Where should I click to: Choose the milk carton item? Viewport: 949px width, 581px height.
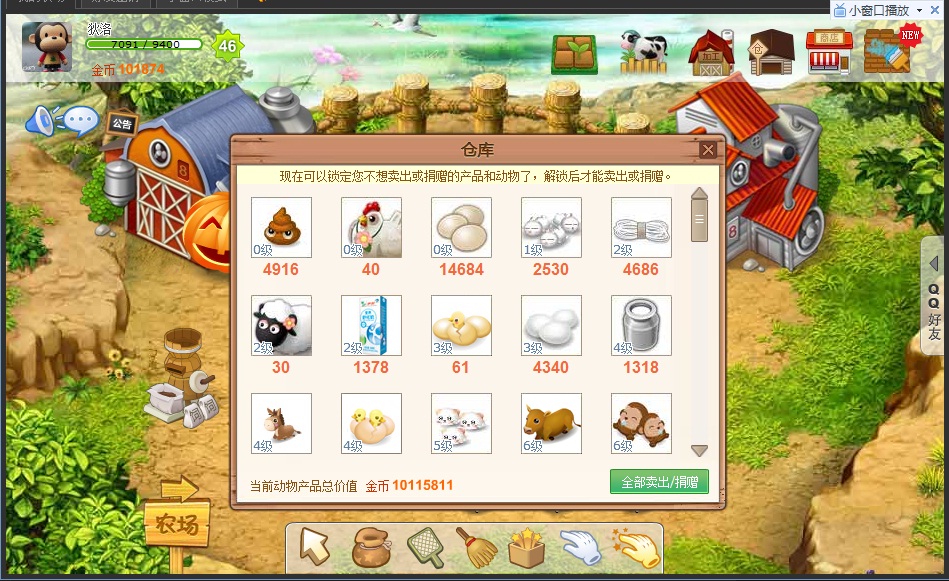tap(371, 325)
